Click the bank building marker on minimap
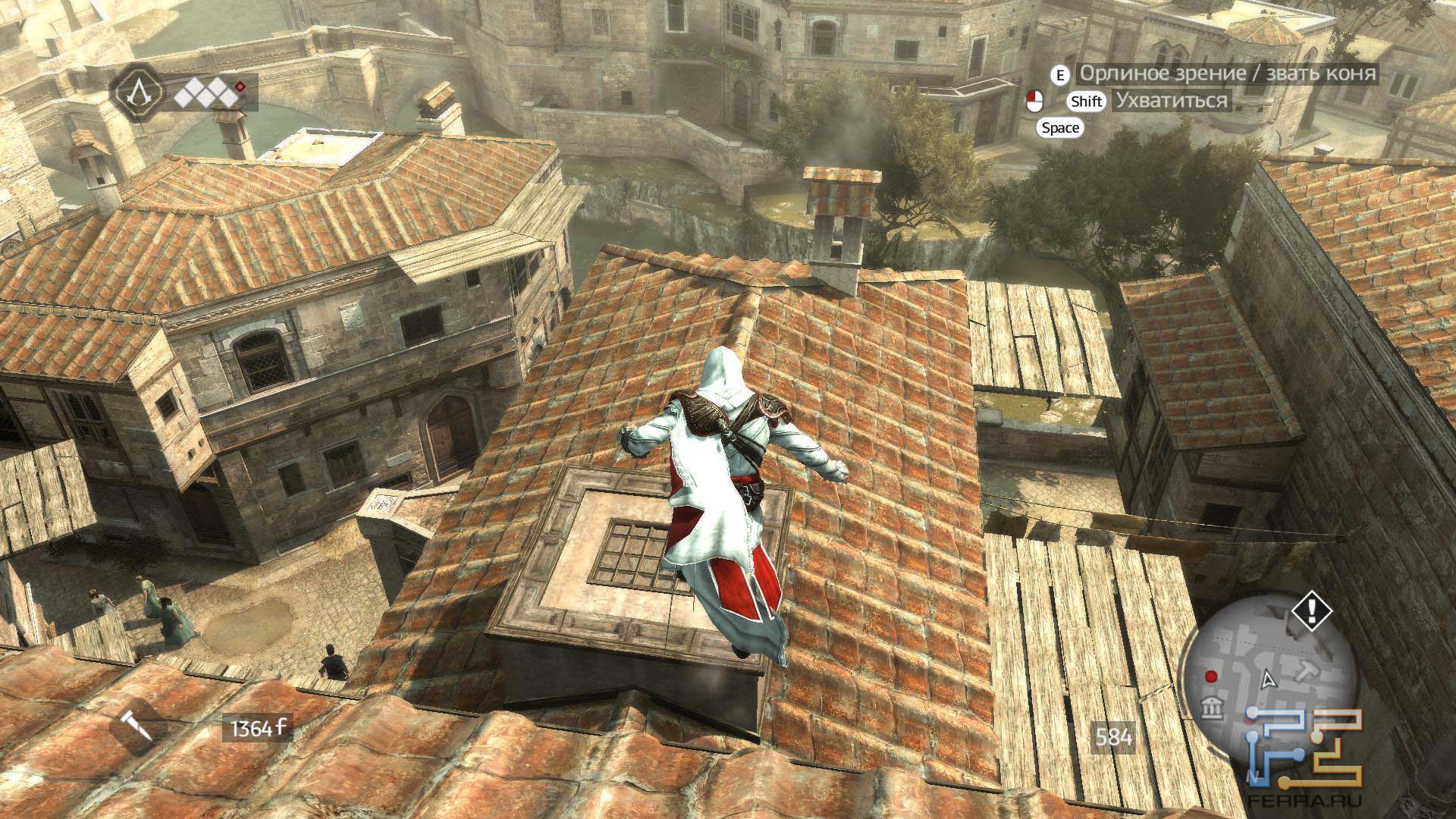This screenshot has width=1456, height=819. [1213, 710]
